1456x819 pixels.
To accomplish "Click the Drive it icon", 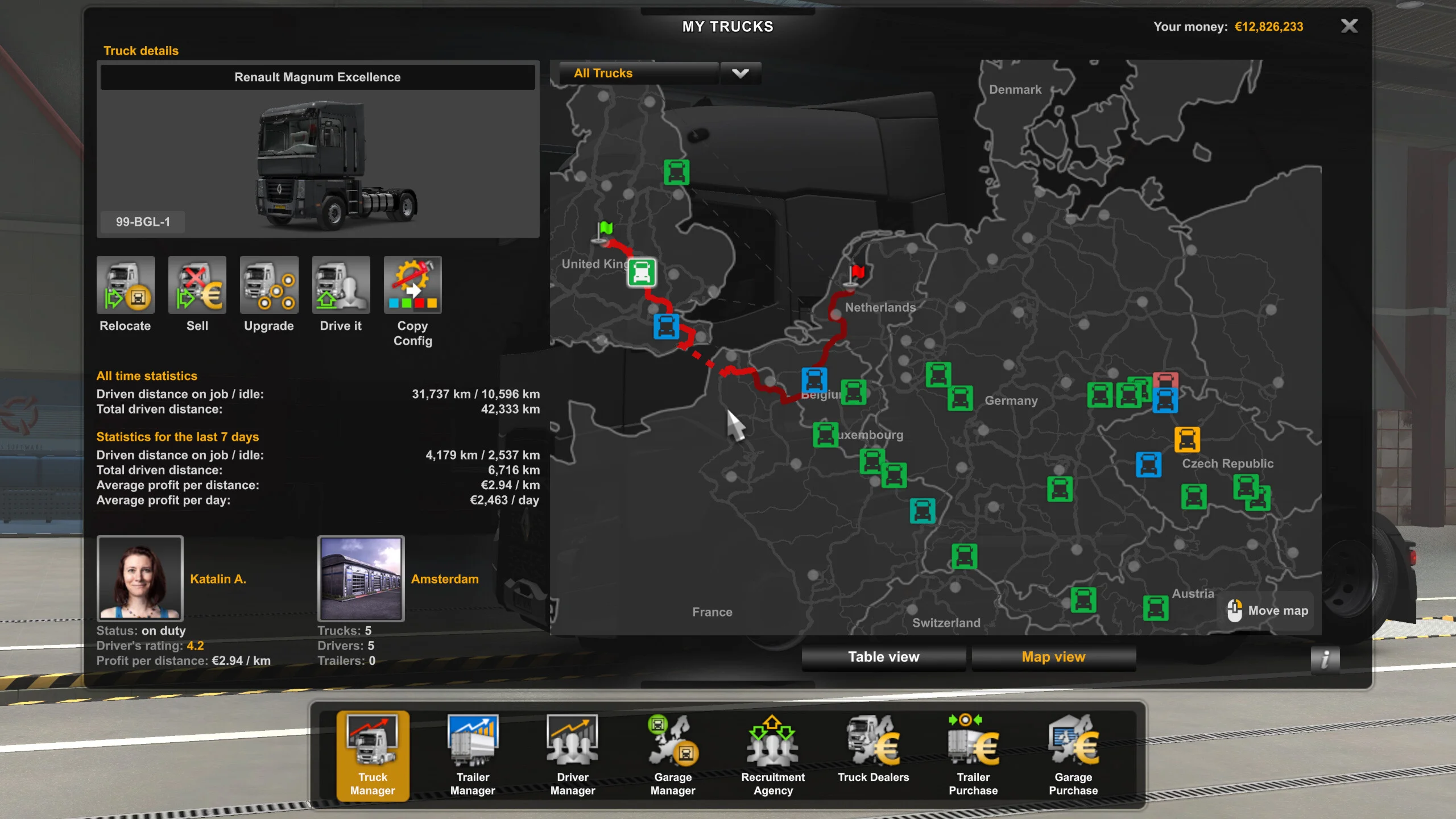I will [341, 286].
